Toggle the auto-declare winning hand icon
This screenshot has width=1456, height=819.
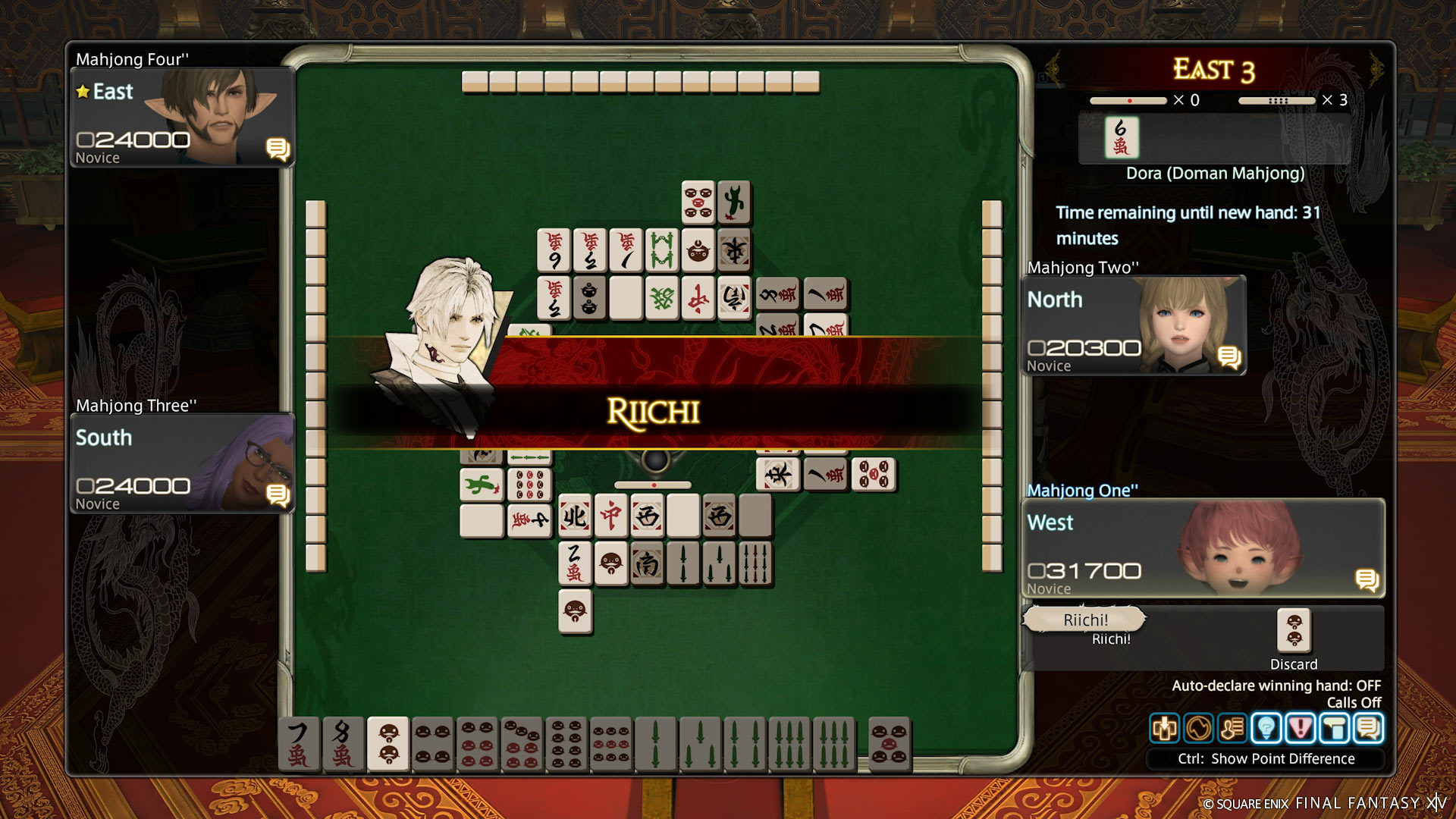tap(1165, 729)
